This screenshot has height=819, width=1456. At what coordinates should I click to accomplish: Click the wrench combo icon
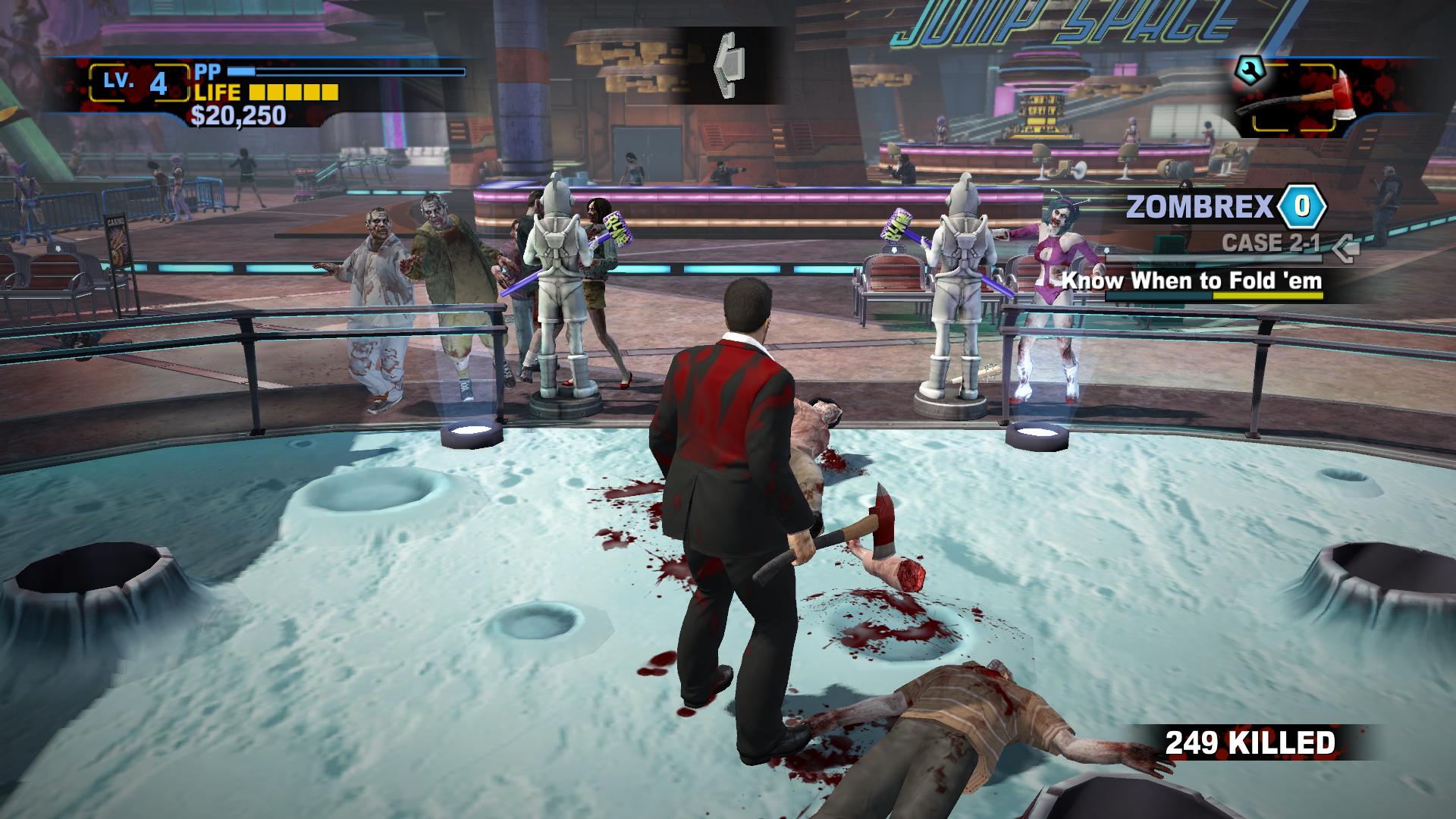coord(1246,71)
